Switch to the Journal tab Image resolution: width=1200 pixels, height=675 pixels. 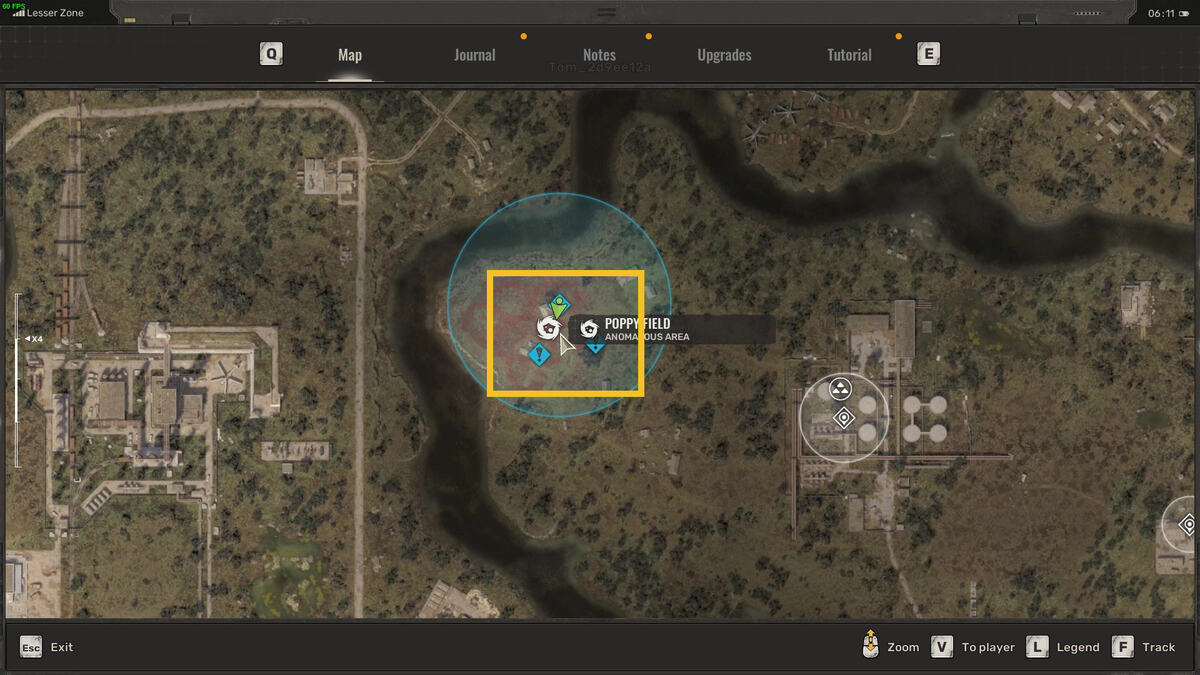[474, 55]
